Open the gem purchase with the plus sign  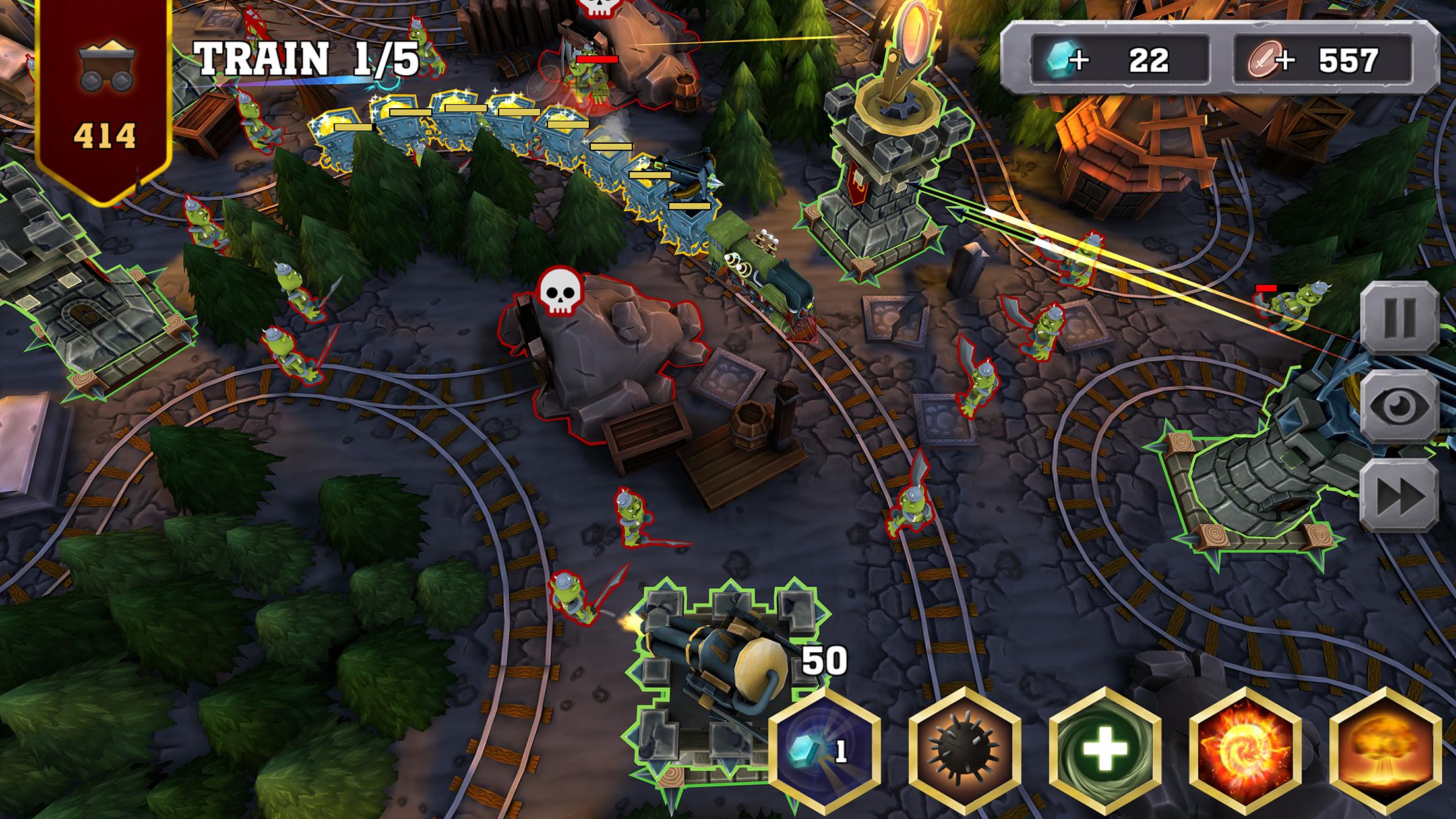pyautogui.click(x=1078, y=58)
